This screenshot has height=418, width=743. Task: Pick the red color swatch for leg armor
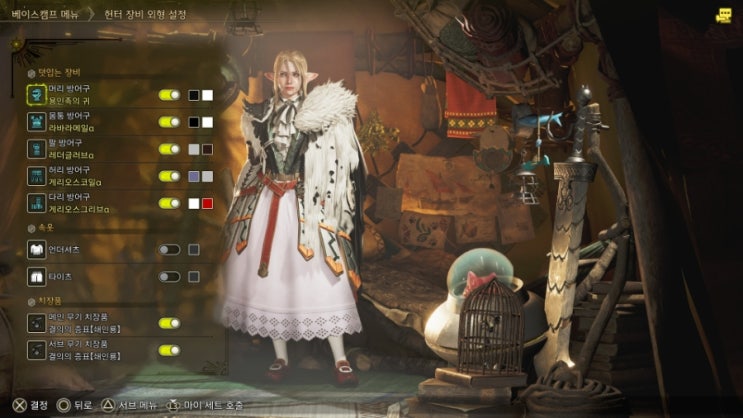tap(208, 203)
